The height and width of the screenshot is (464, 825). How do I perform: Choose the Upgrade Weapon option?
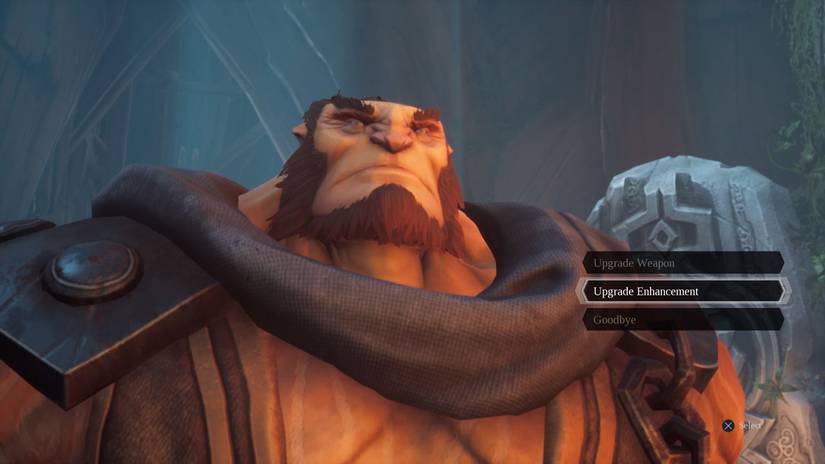pos(683,263)
